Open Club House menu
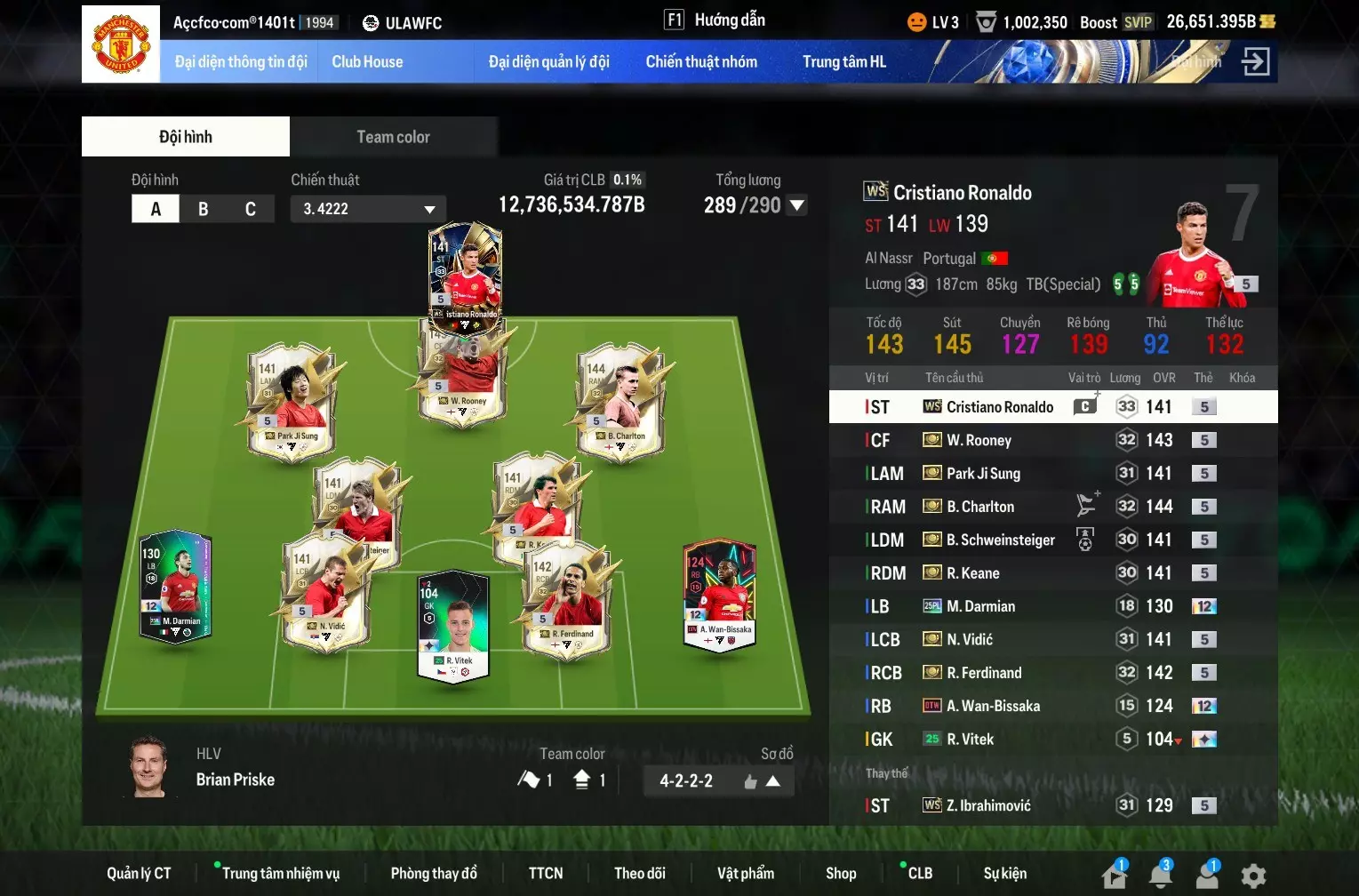The image size is (1359, 896). [x=367, y=62]
